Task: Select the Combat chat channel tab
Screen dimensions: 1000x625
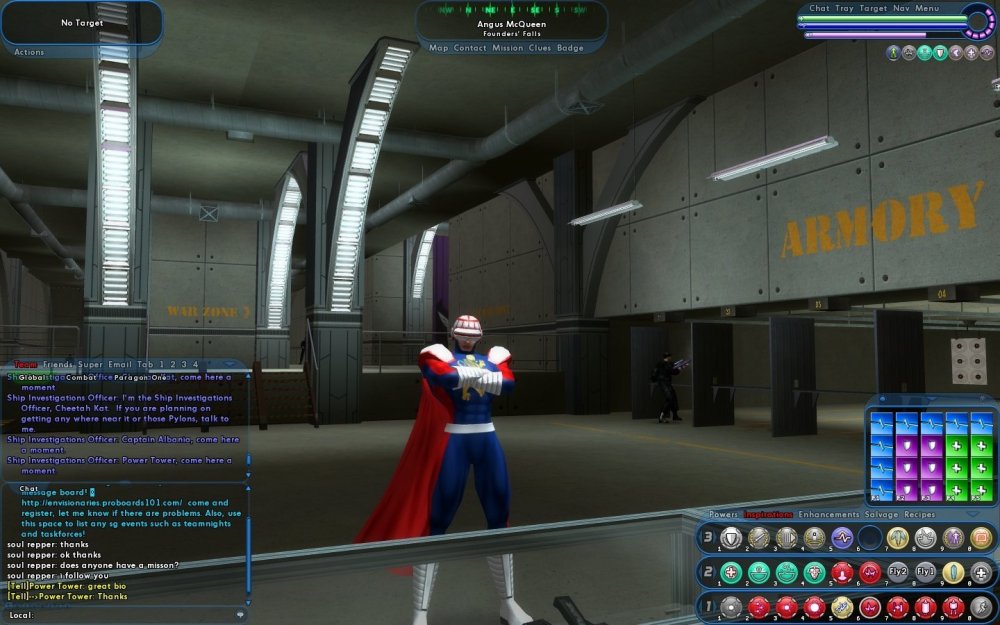Action: point(81,378)
